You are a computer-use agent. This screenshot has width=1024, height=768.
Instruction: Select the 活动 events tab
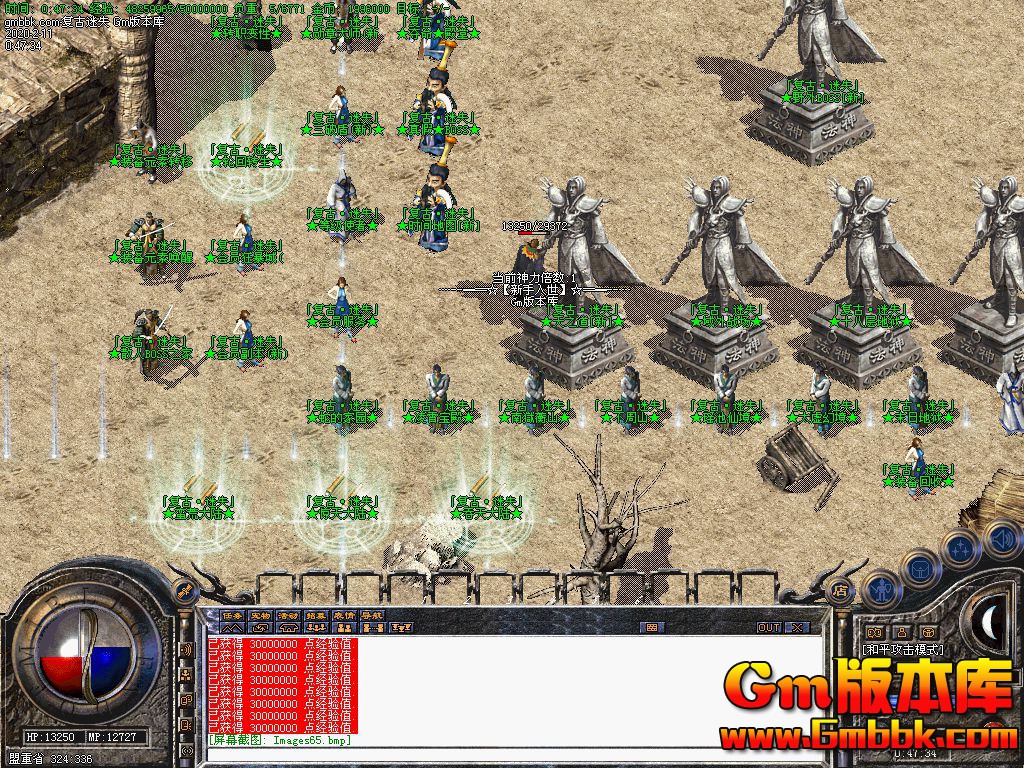pos(288,614)
